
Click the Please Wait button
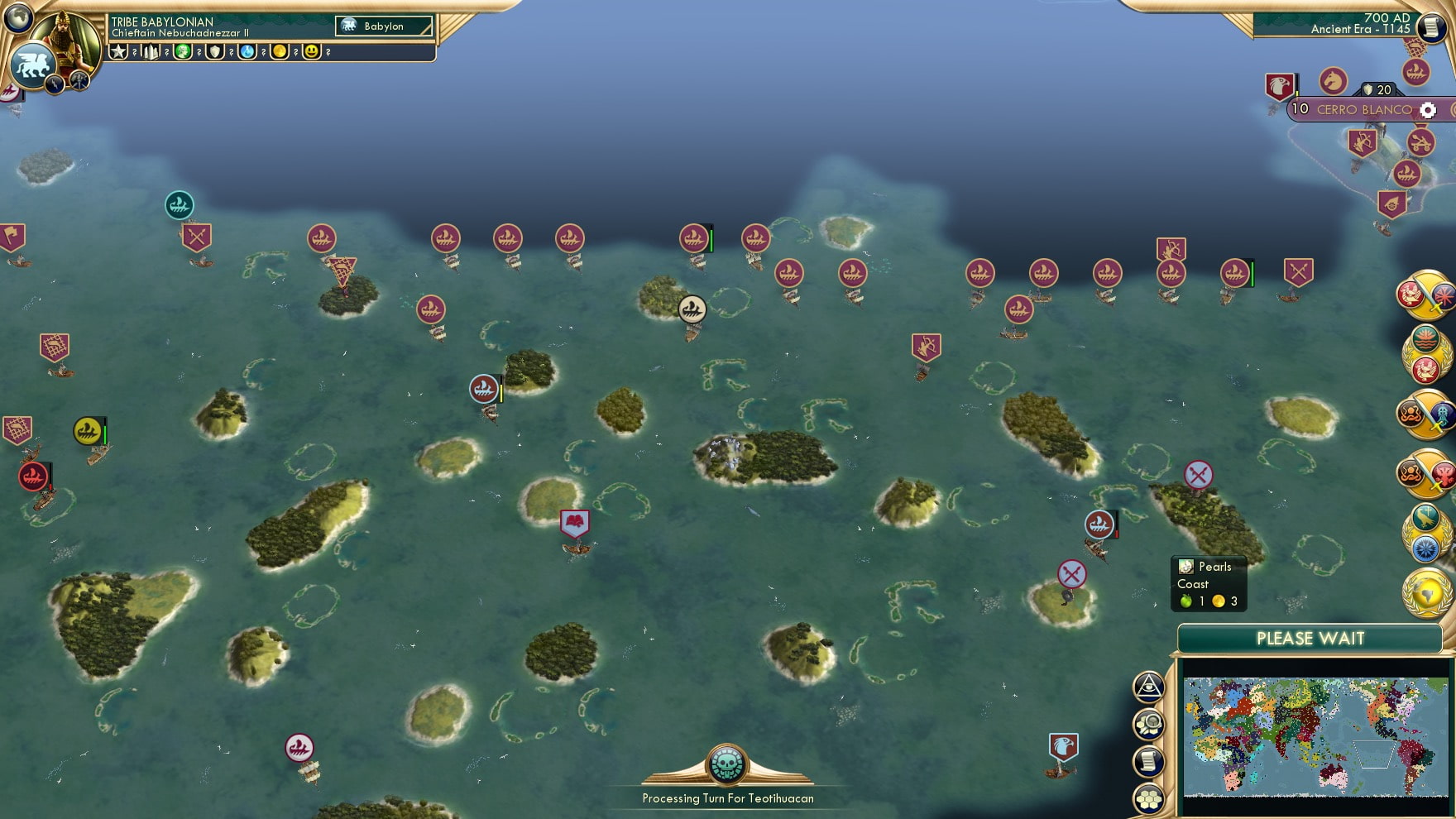coord(1310,639)
